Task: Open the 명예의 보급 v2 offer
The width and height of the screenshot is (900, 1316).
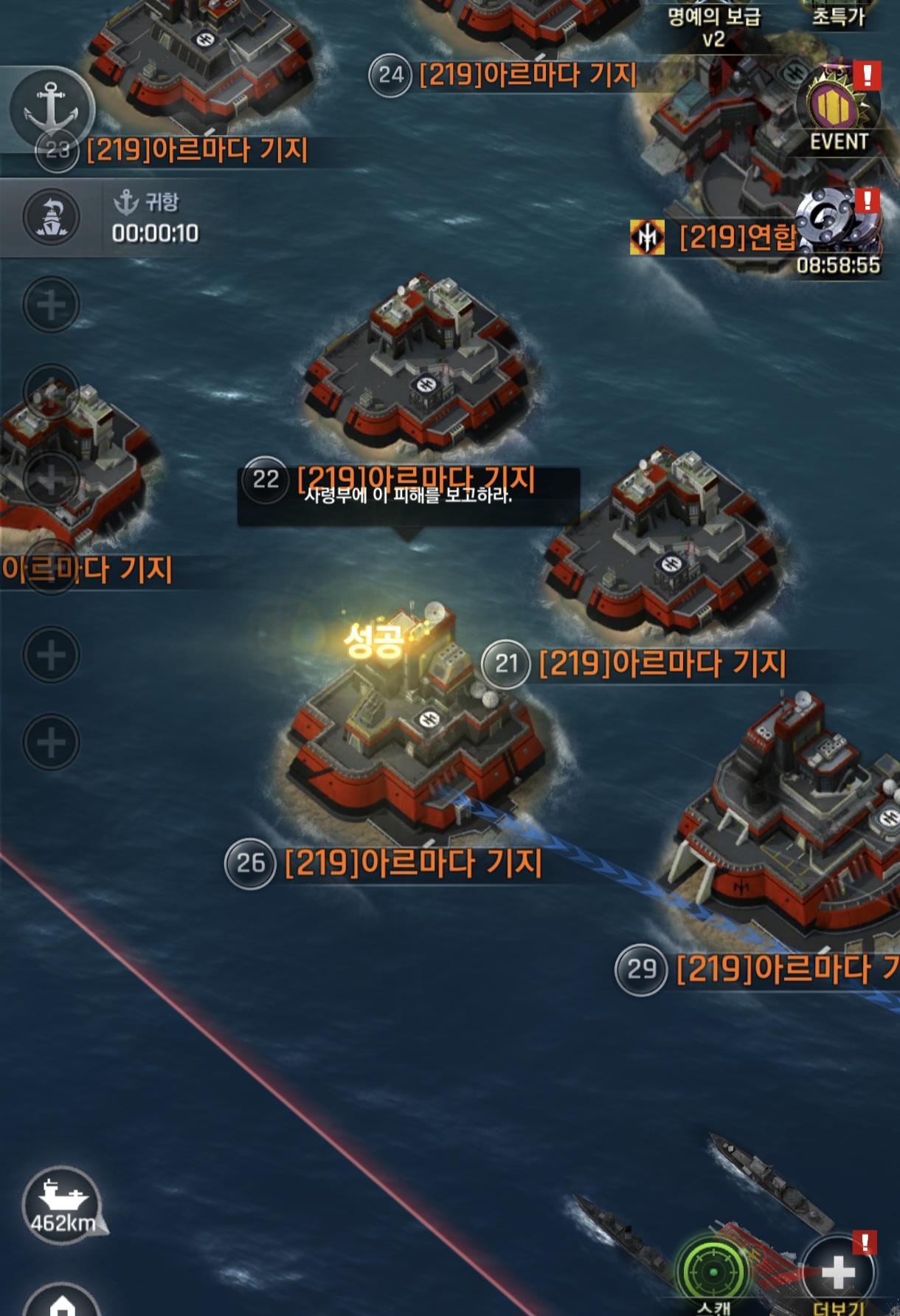Action: 713,26
